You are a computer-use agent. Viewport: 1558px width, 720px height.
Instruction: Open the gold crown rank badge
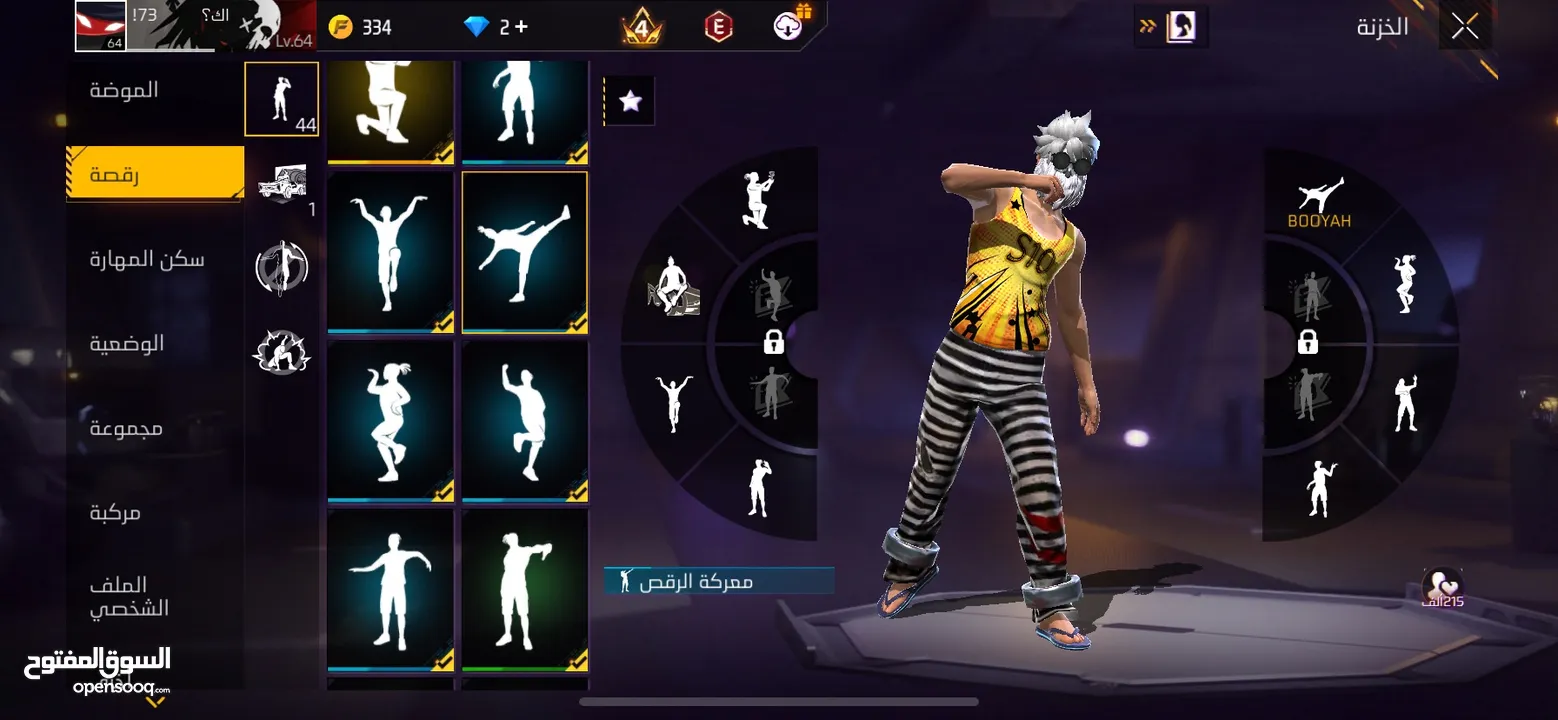(641, 27)
